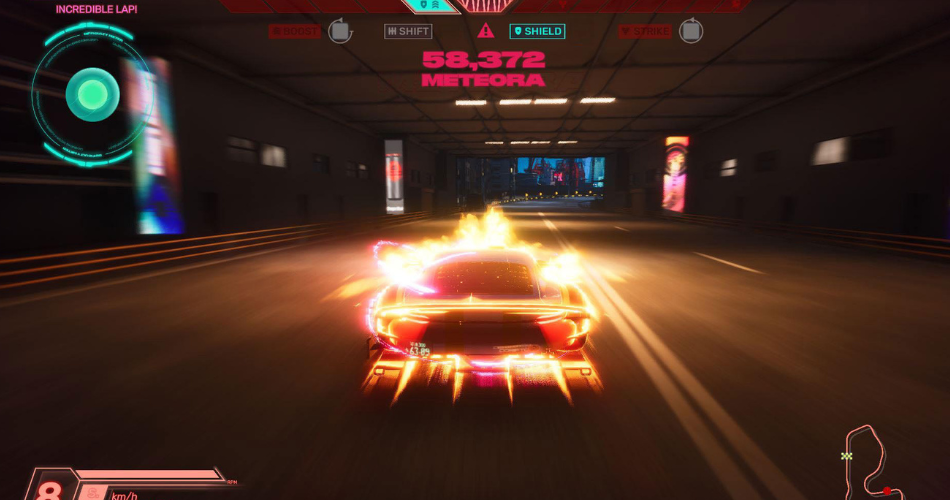Use the Strike ability indicator
The image size is (950, 500).
645,31
